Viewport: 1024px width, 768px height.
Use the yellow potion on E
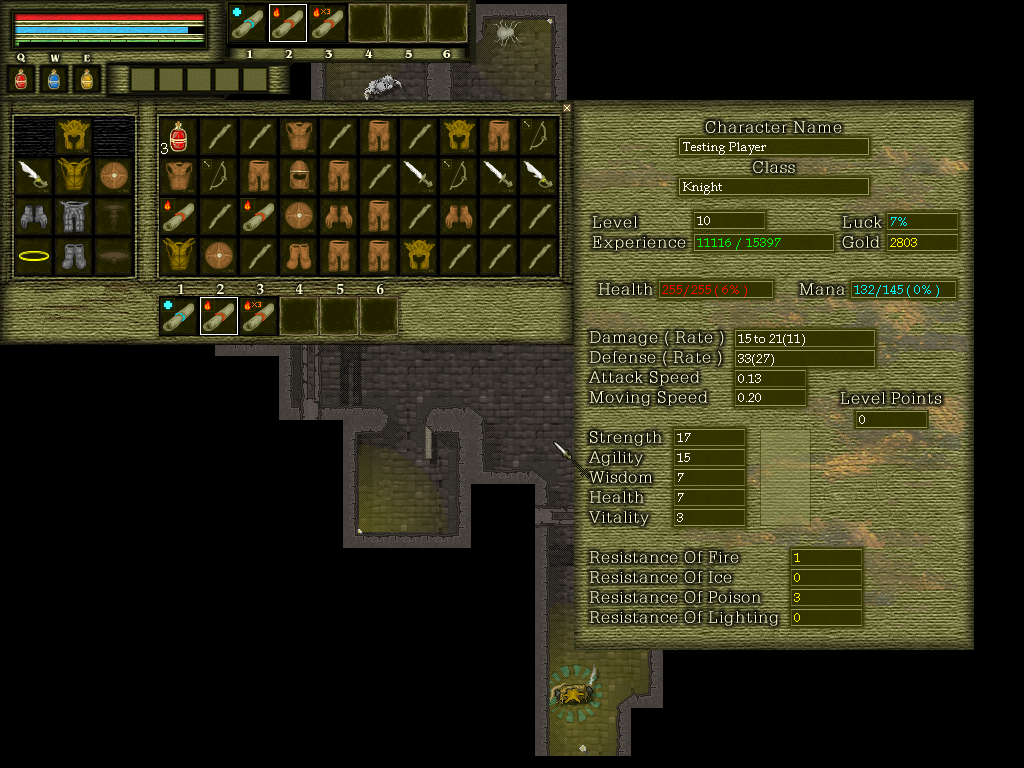87,79
